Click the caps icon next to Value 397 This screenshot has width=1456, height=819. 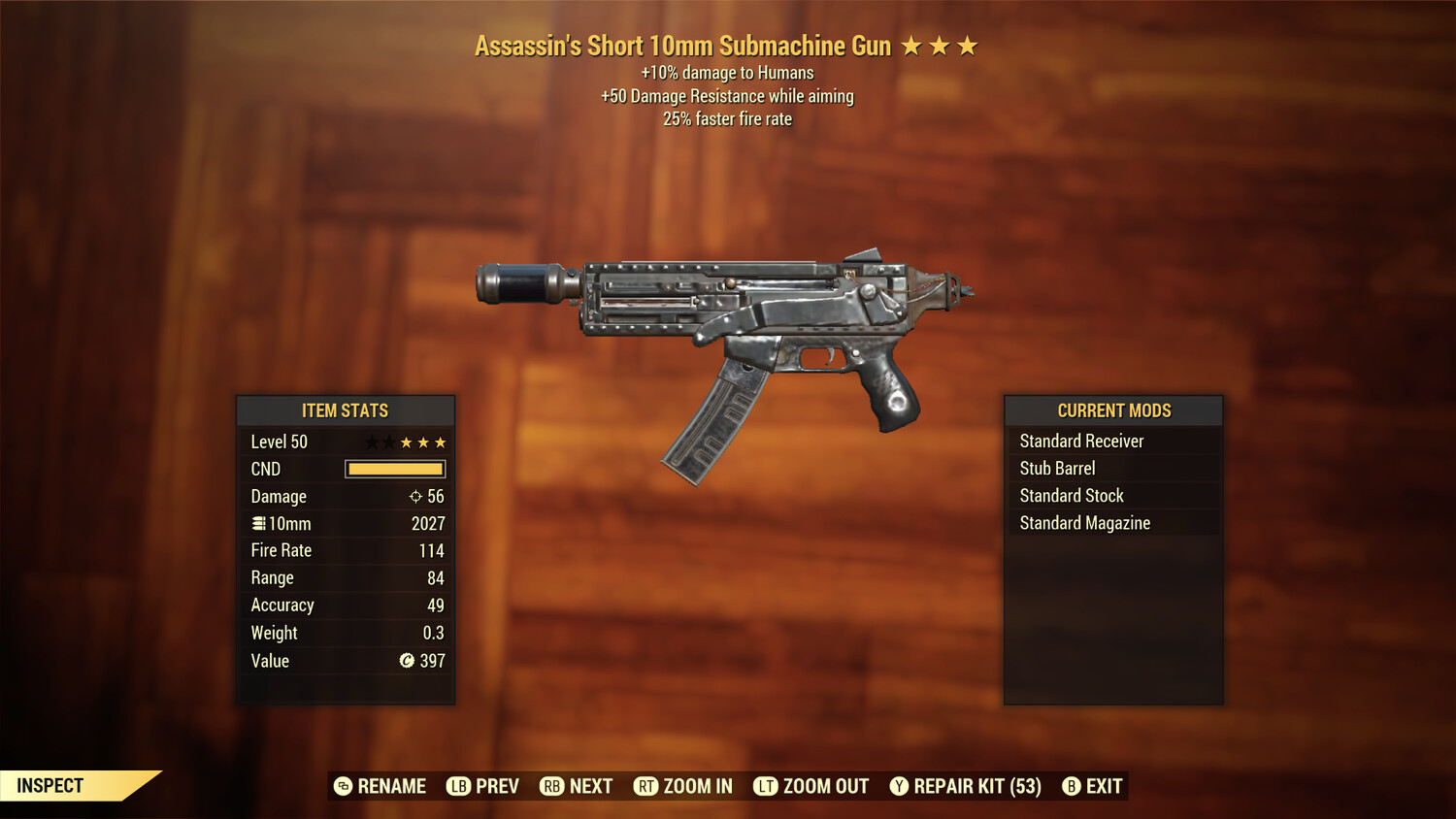(x=405, y=661)
